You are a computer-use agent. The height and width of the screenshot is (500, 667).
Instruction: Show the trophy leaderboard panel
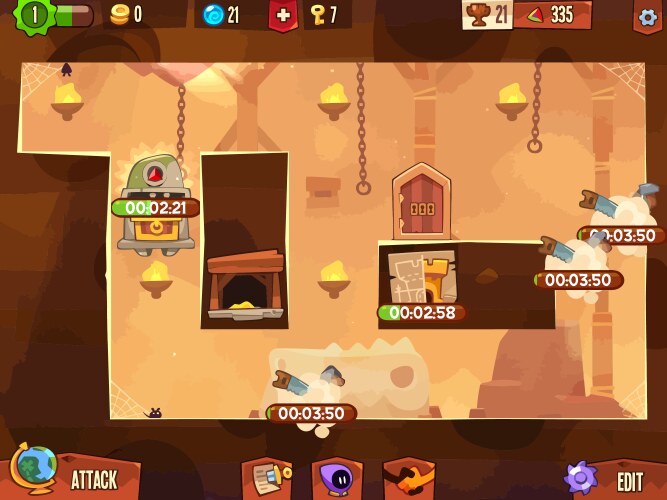click(487, 14)
